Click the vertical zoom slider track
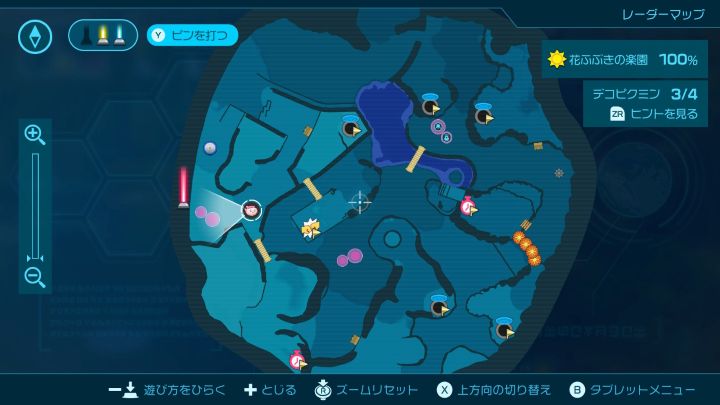The image size is (720, 405). click(x=35, y=205)
